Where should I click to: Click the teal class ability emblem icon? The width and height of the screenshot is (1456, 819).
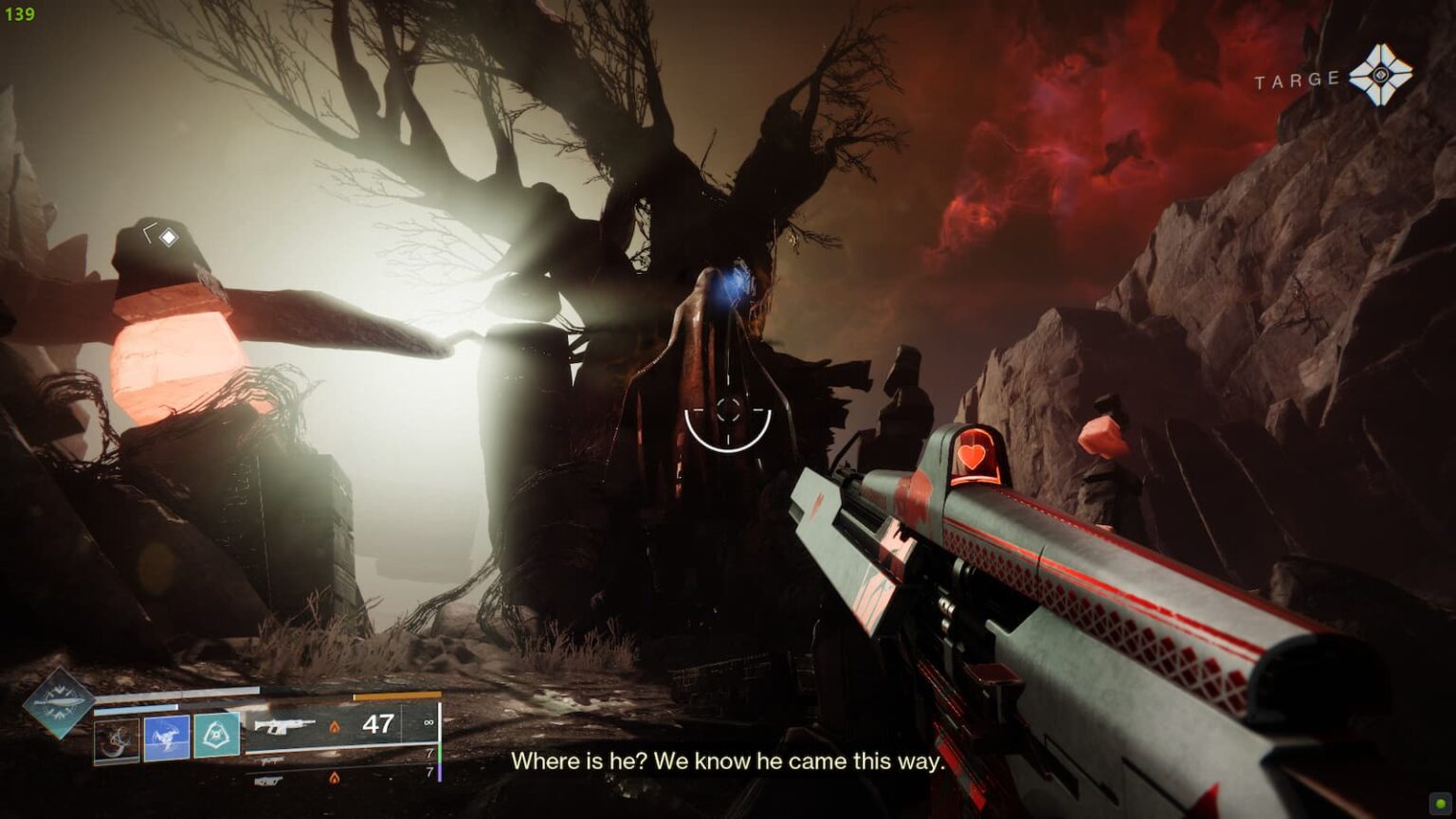click(216, 735)
